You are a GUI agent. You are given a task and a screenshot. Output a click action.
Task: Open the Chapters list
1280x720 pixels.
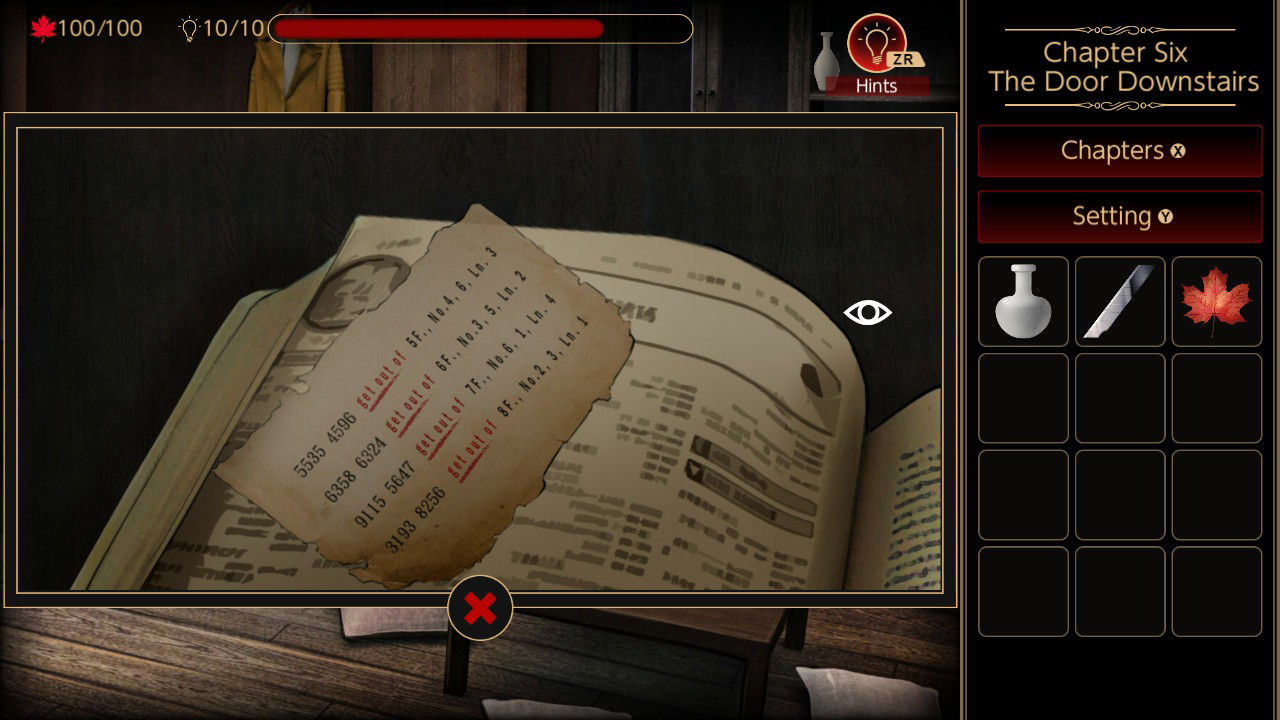tap(1120, 151)
